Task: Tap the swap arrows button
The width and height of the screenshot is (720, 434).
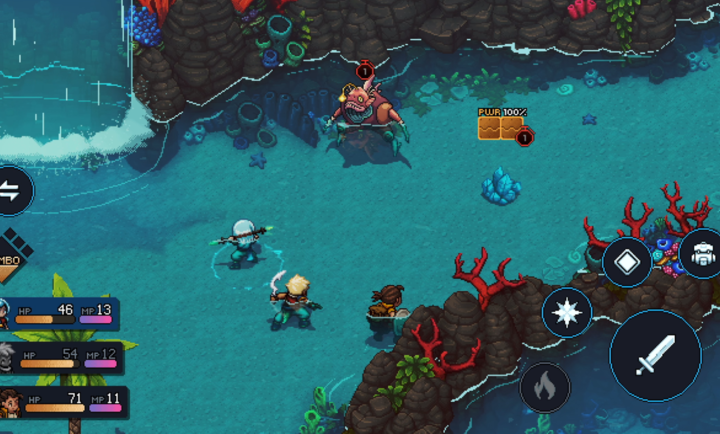Action: click(12, 190)
